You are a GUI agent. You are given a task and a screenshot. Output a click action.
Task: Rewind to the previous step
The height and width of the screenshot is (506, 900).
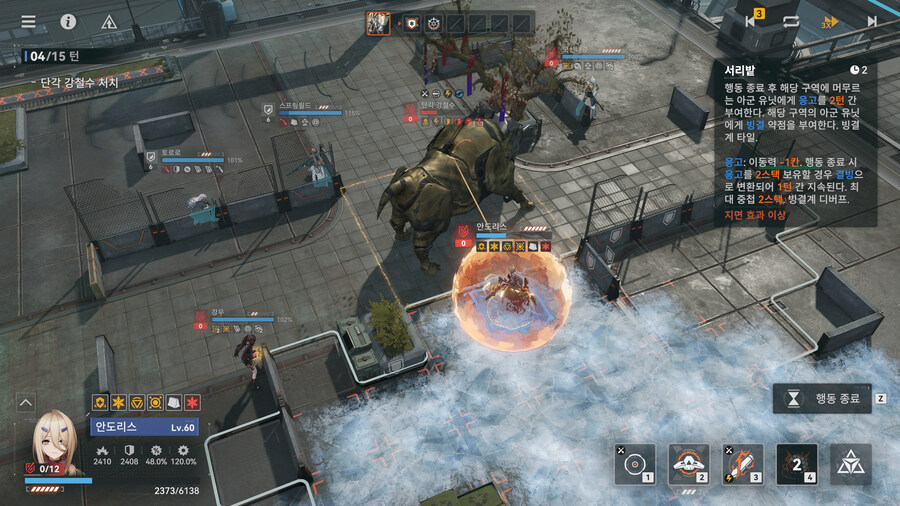(750, 21)
